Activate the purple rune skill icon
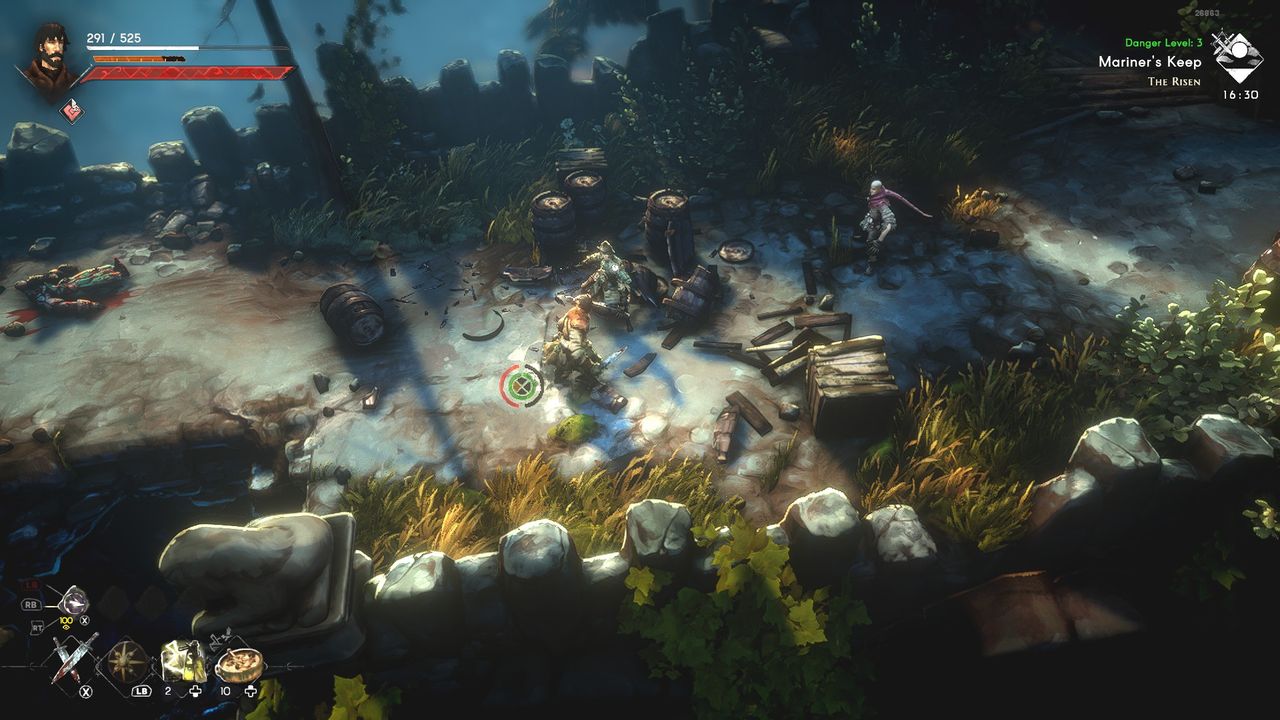 tap(73, 601)
